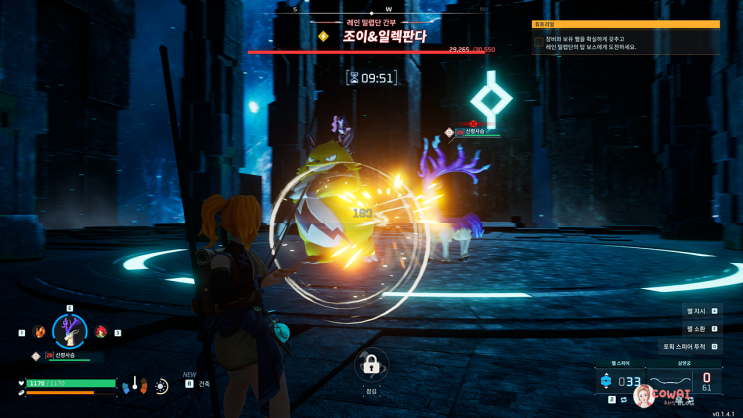Choose the 팰 지시 command
743x418 pixels.
pyautogui.click(x=702, y=311)
